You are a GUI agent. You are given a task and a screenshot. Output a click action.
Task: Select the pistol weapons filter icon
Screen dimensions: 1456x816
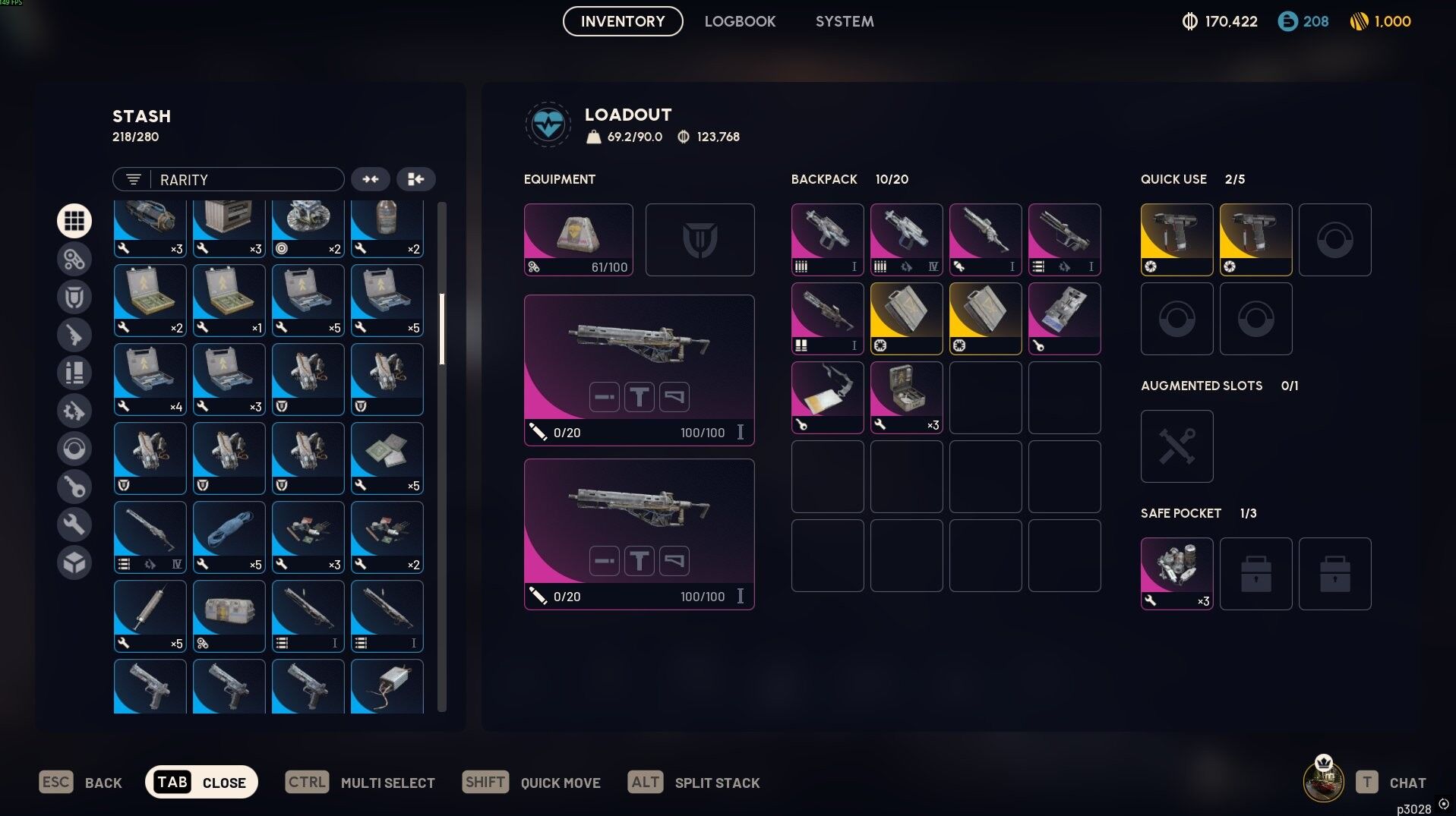(74, 334)
